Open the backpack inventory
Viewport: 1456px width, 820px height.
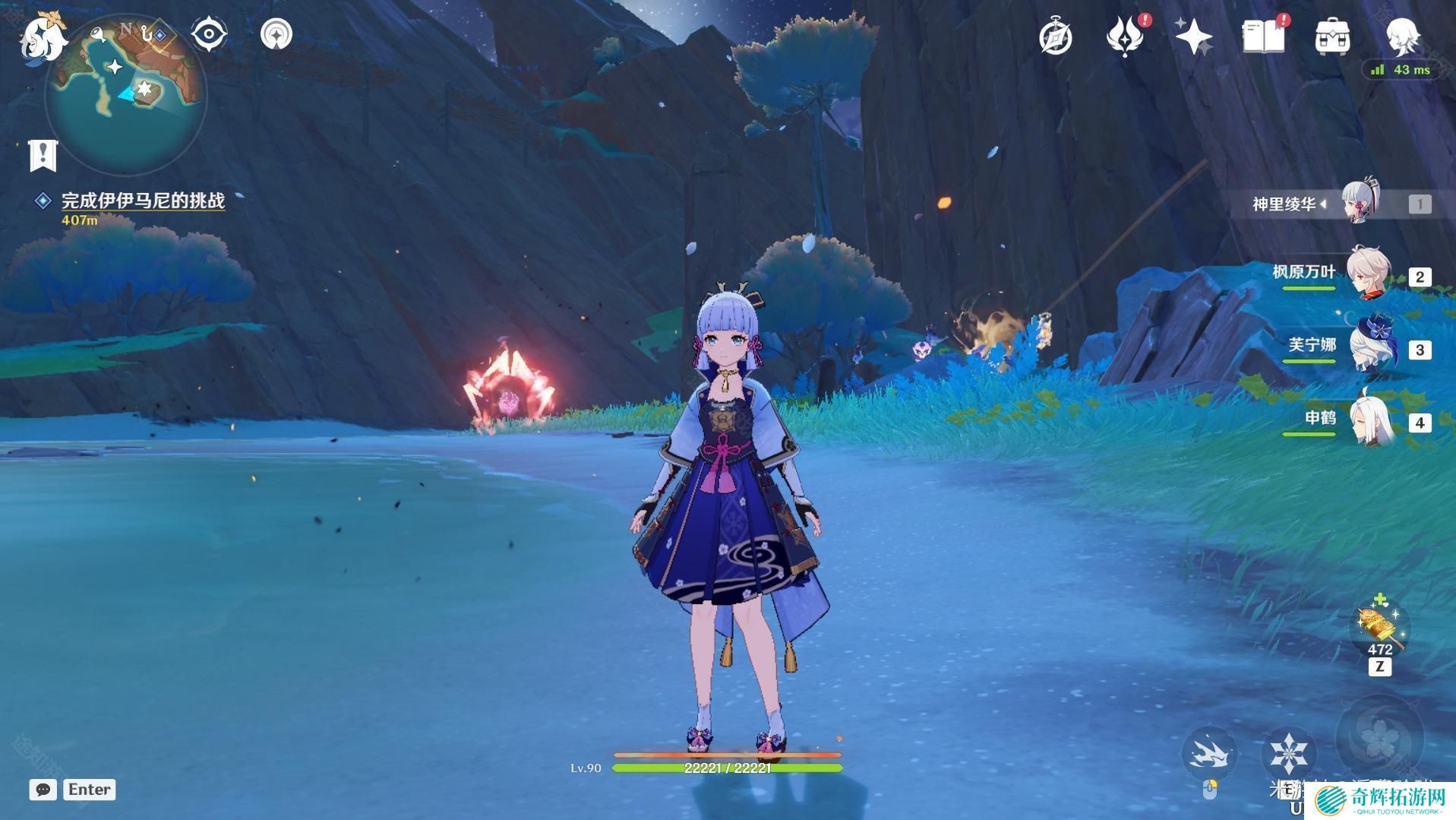pos(1332,36)
